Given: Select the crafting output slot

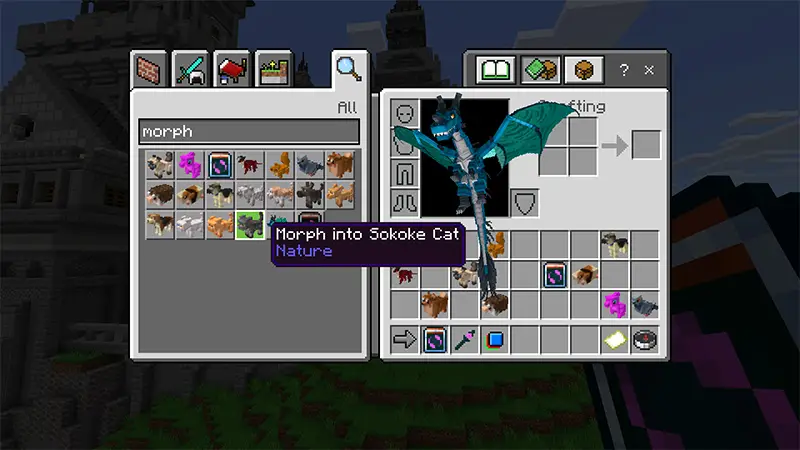Looking at the screenshot, I should tap(646, 145).
